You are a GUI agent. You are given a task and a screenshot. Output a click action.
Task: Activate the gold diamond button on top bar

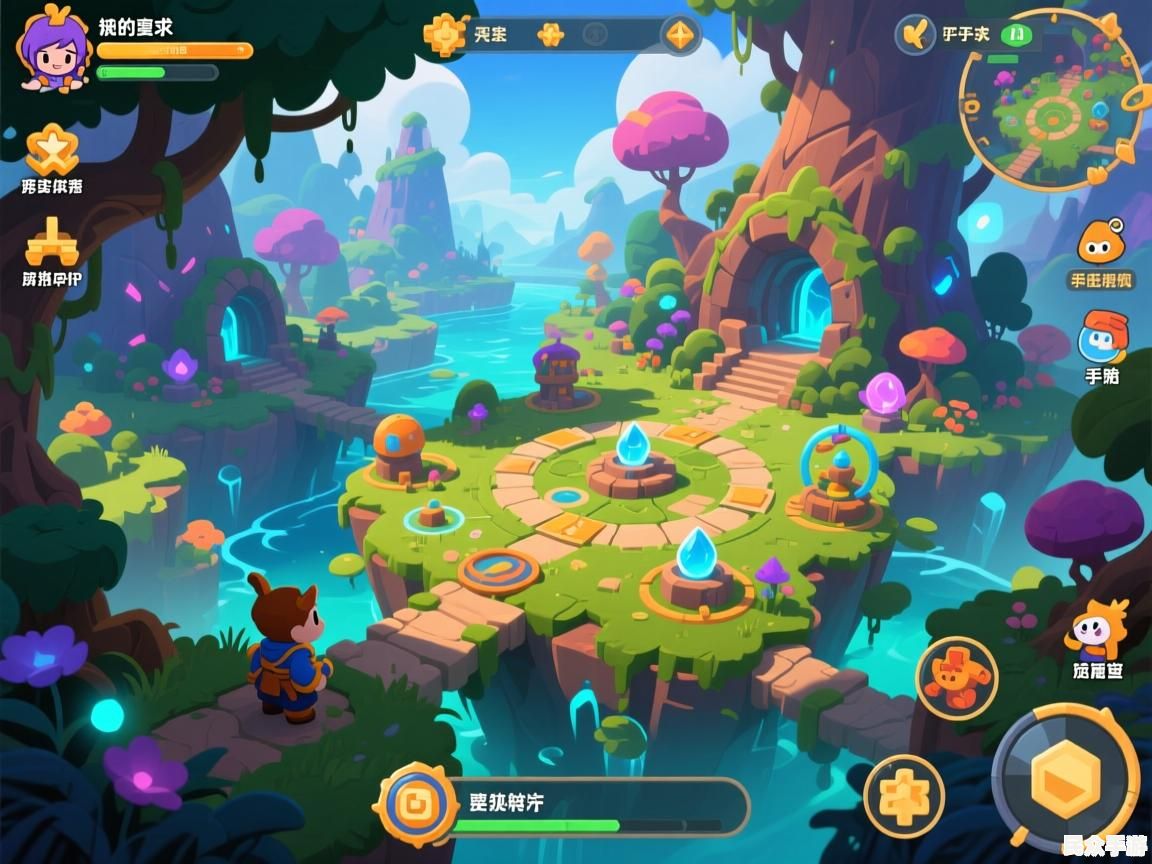679,36
